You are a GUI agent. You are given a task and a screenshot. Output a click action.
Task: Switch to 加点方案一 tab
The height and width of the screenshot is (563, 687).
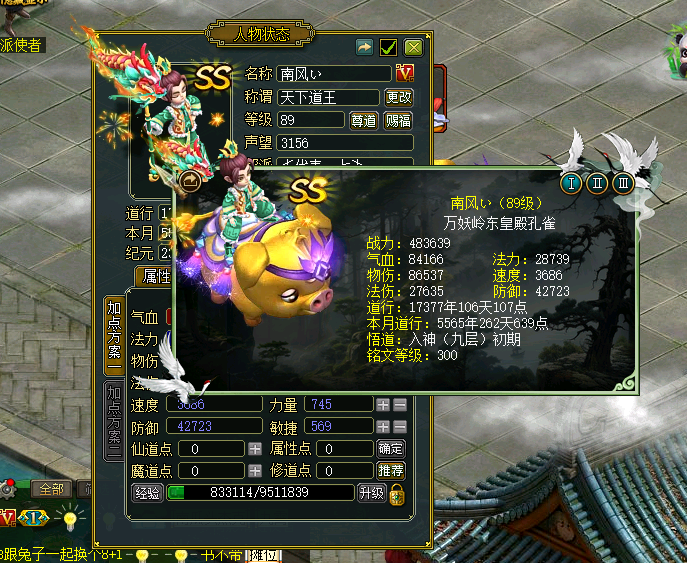(x=115, y=335)
